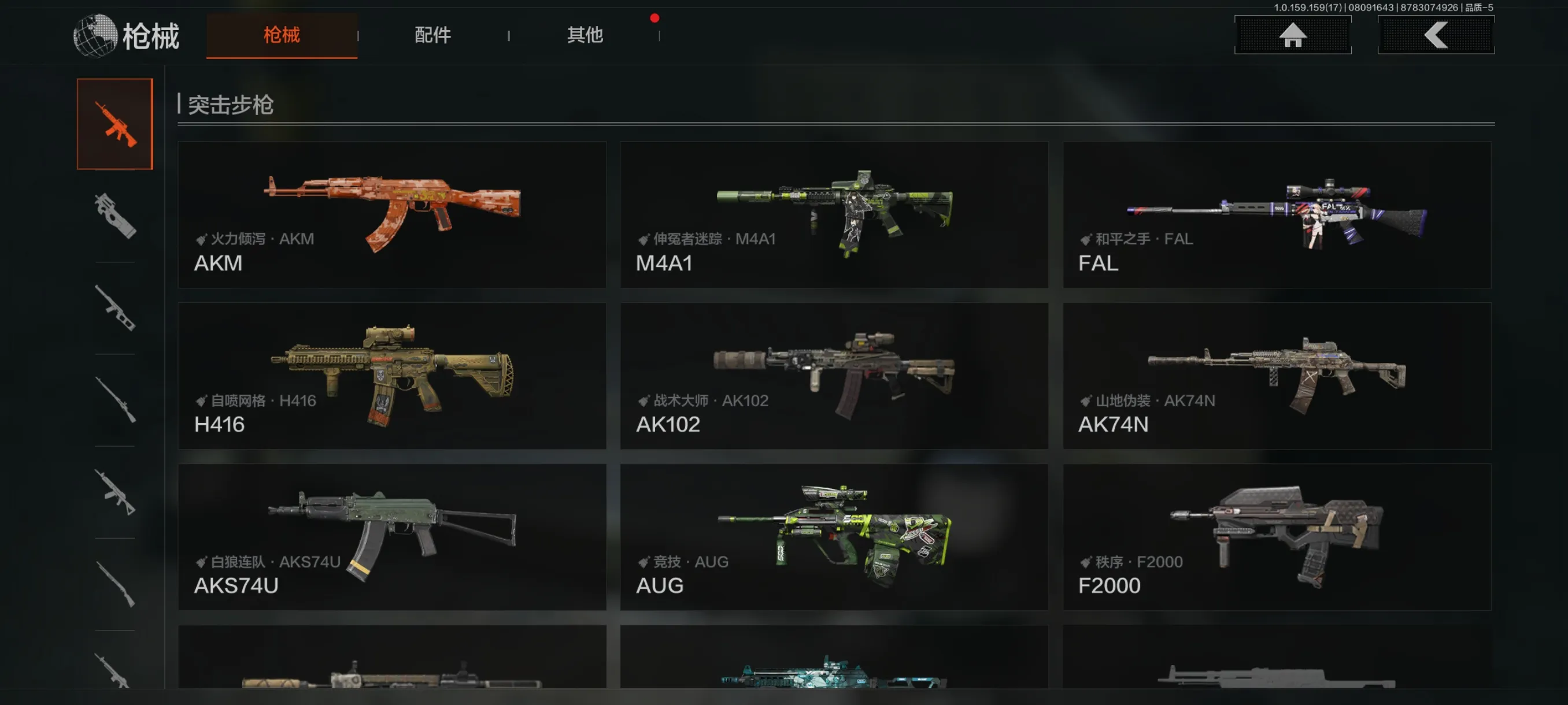Choose the FAL weapon card
This screenshot has width=1568, height=705.
click(x=1277, y=215)
